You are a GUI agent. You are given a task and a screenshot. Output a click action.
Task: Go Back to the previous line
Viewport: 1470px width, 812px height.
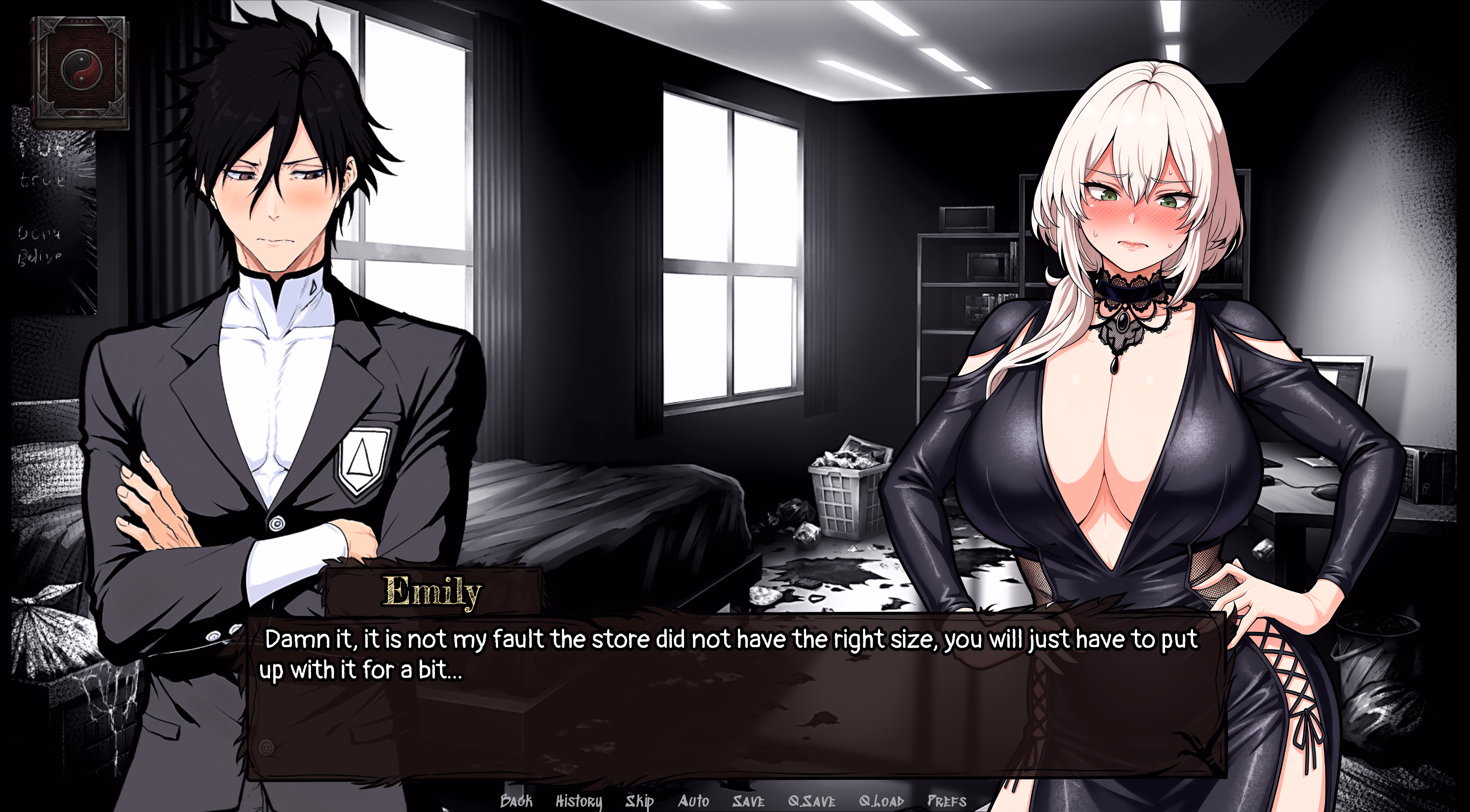(516, 800)
